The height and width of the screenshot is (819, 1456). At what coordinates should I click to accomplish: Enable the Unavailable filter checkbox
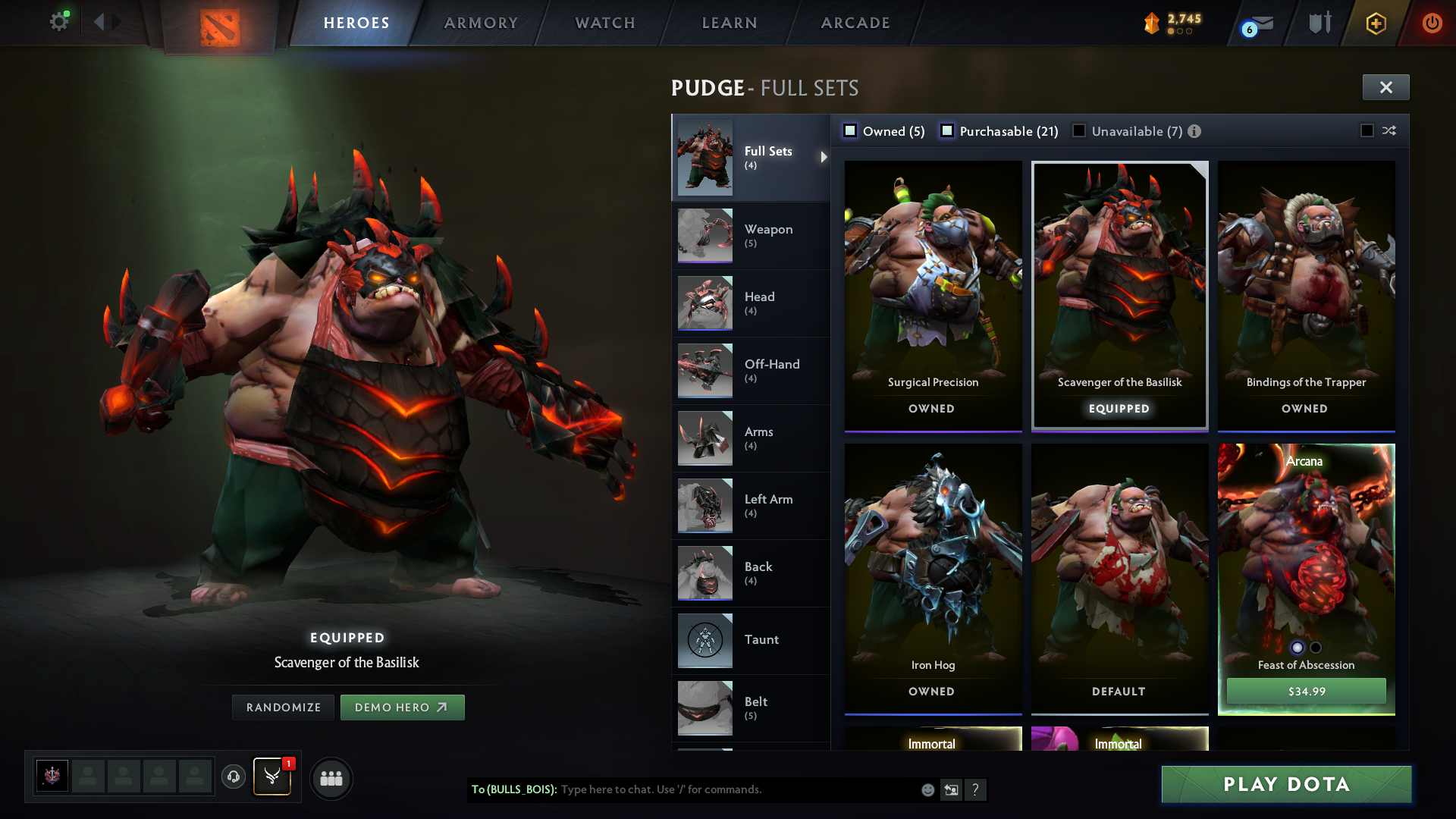tap(1078, 131)
